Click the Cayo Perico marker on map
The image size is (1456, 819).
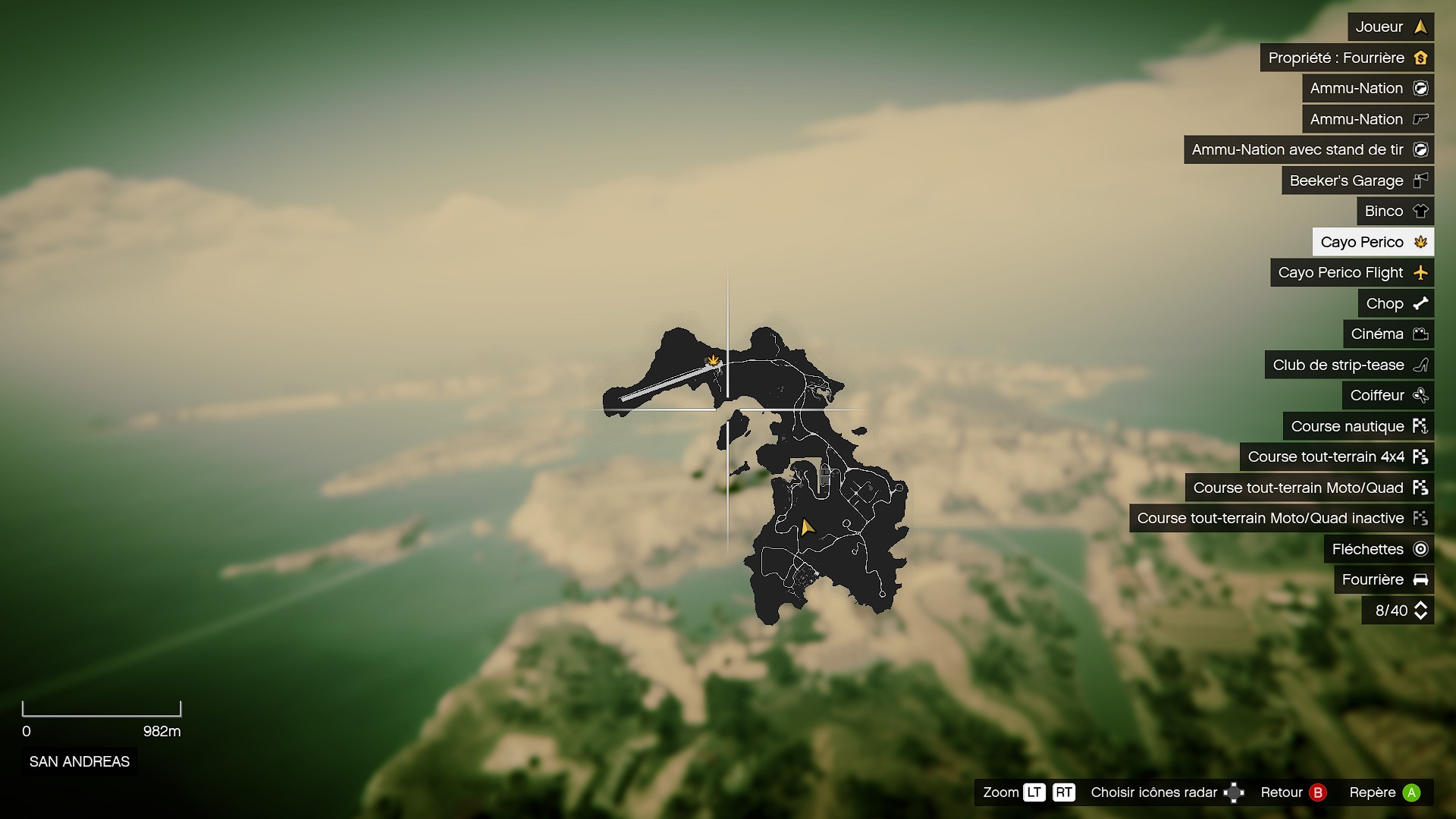tap(713, 360)
